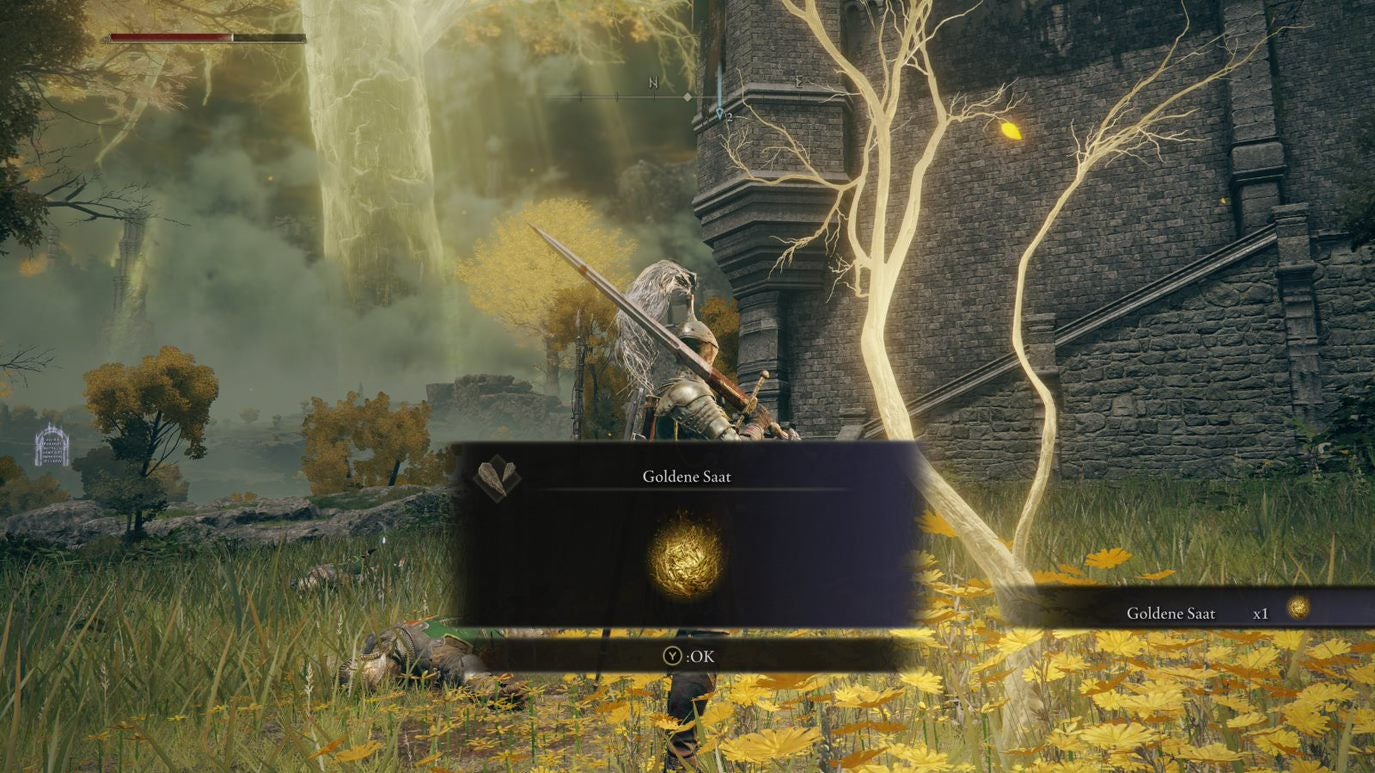The height and width of the screenshot is (773, 1375).
Task: Click the item category icon beside popup title
Action: pos(497,478)
